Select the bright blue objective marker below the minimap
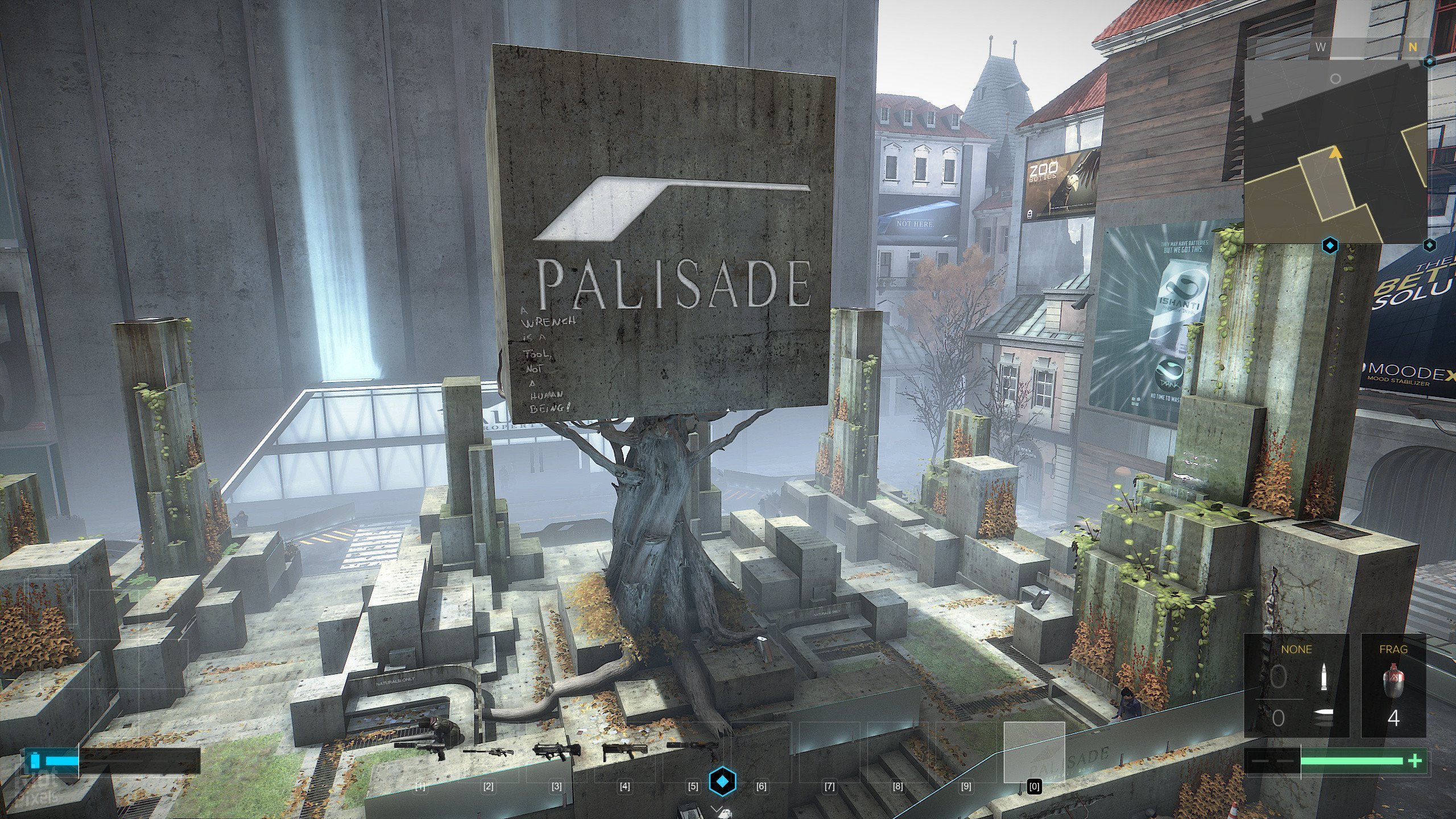Screen dimensions: 1456x819 coord(1330,246)
